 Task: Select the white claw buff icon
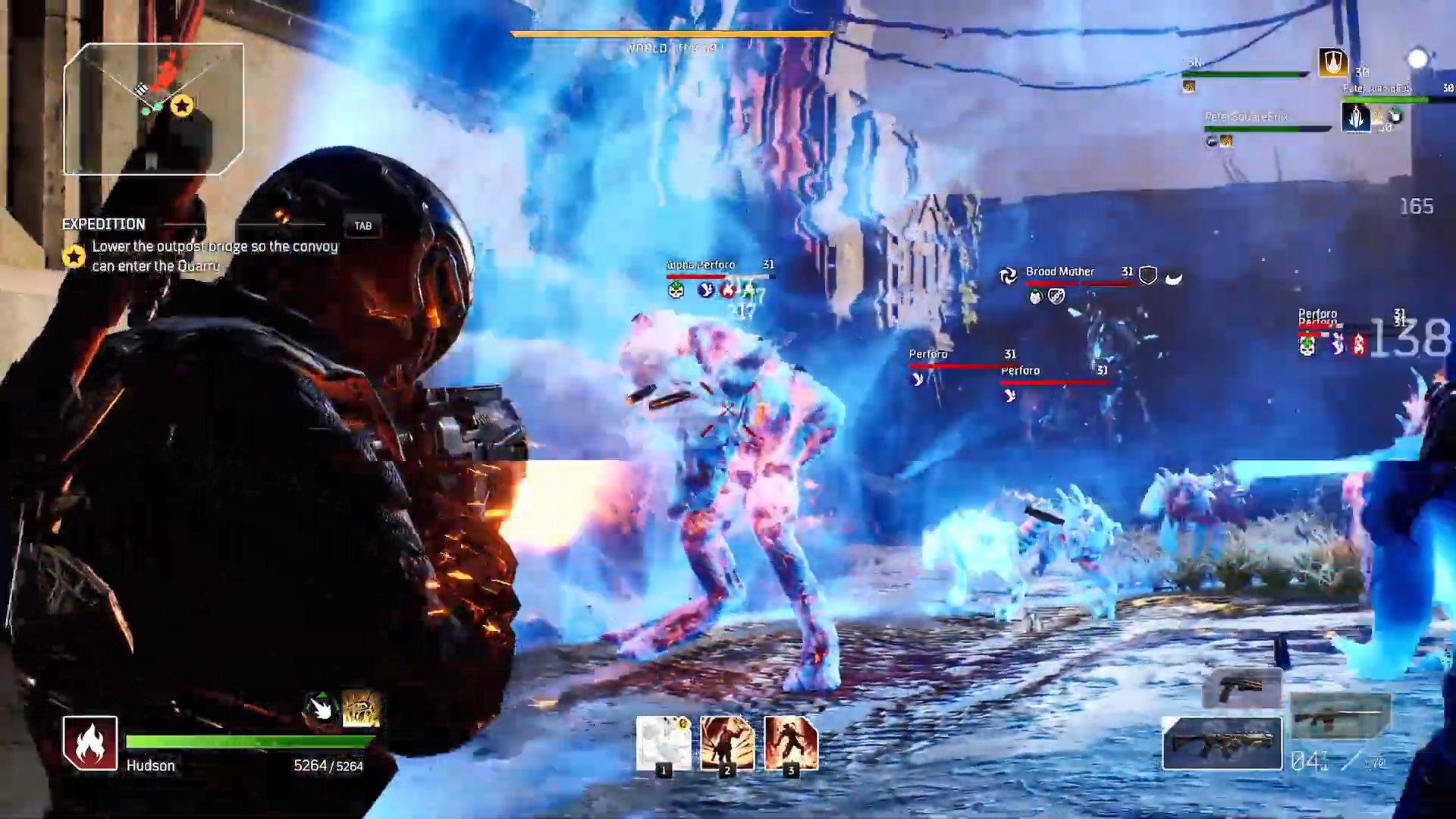321,708
